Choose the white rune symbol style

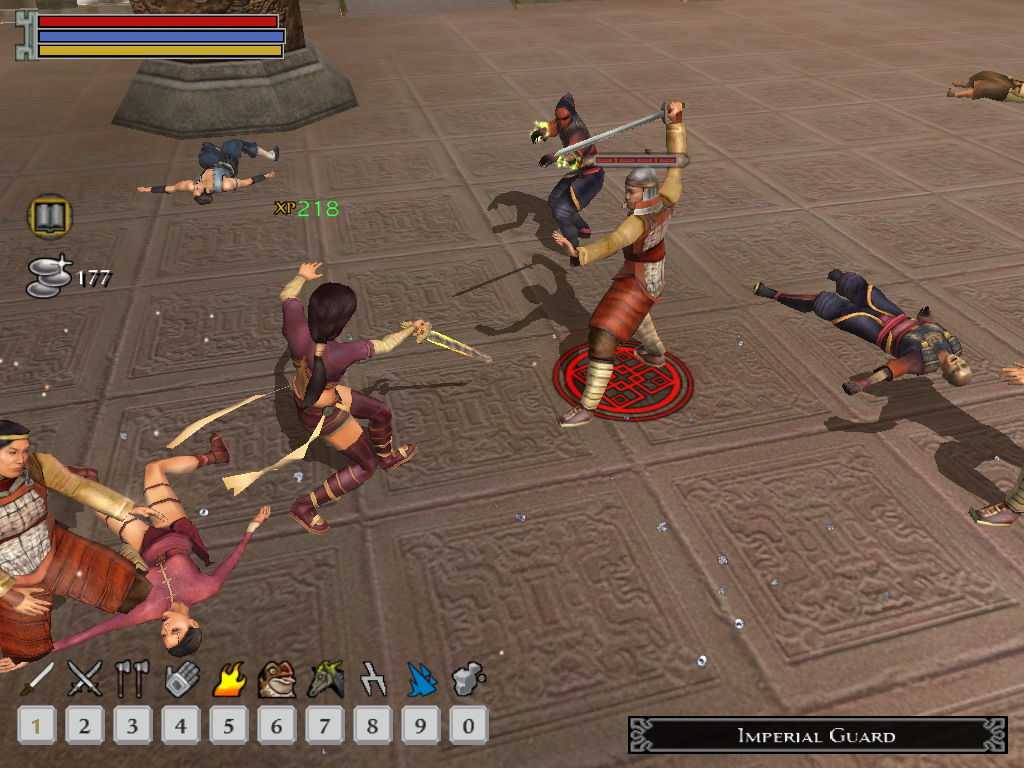pyautogui.click(x=373, y=679)
